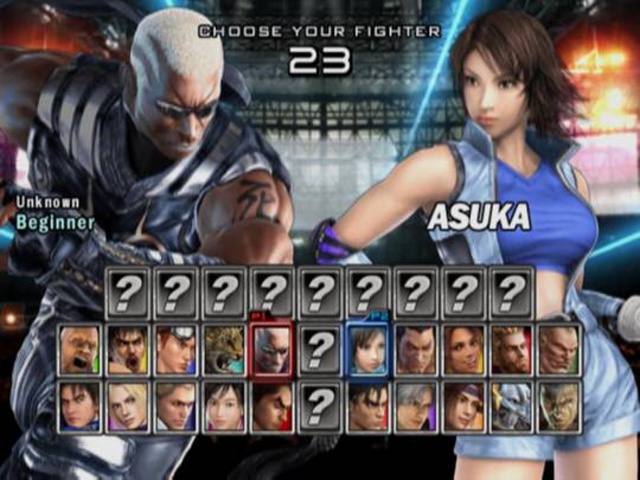Pick silver-haired Lee Chaolan

(x=415, y=407)
